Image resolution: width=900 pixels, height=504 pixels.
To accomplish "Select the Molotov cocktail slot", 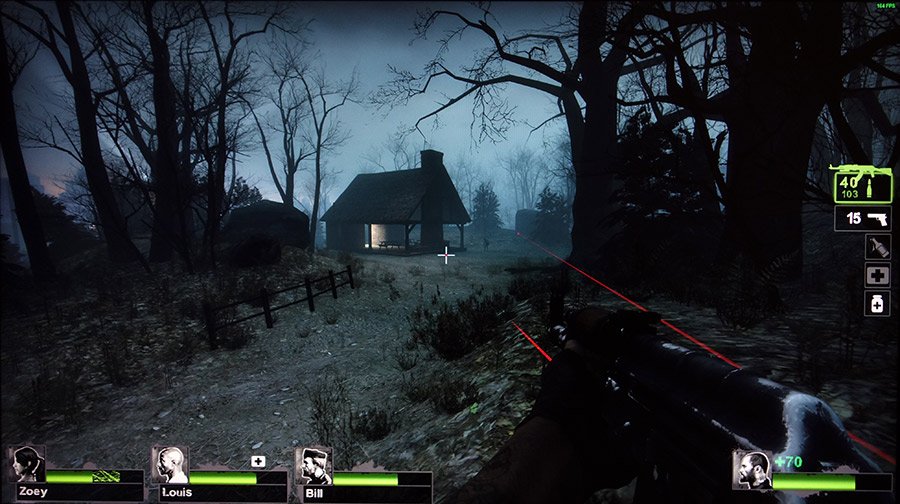I will click(x=876, y=248).
